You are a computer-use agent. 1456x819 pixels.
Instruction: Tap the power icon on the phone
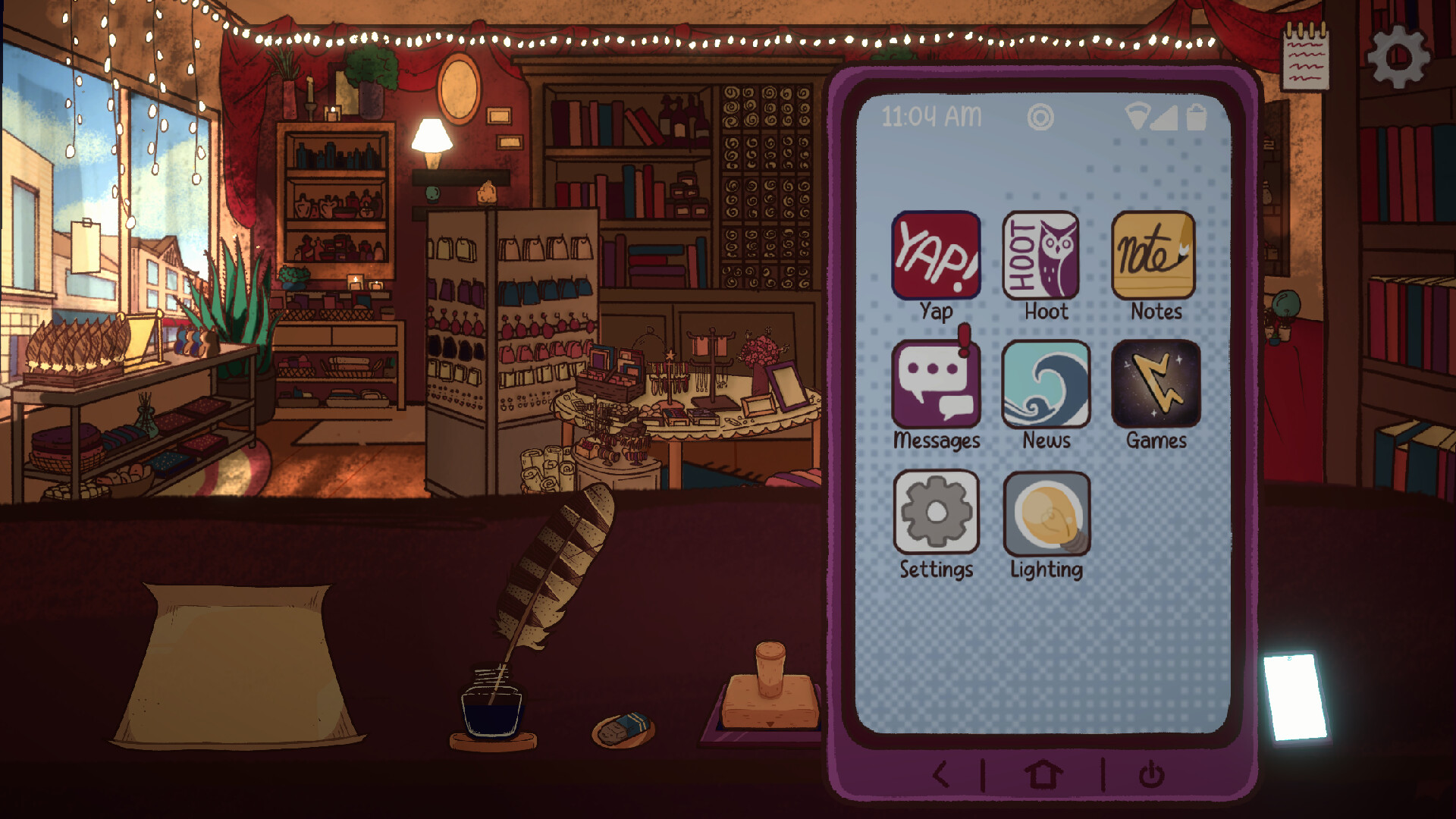click(1150, 776)
